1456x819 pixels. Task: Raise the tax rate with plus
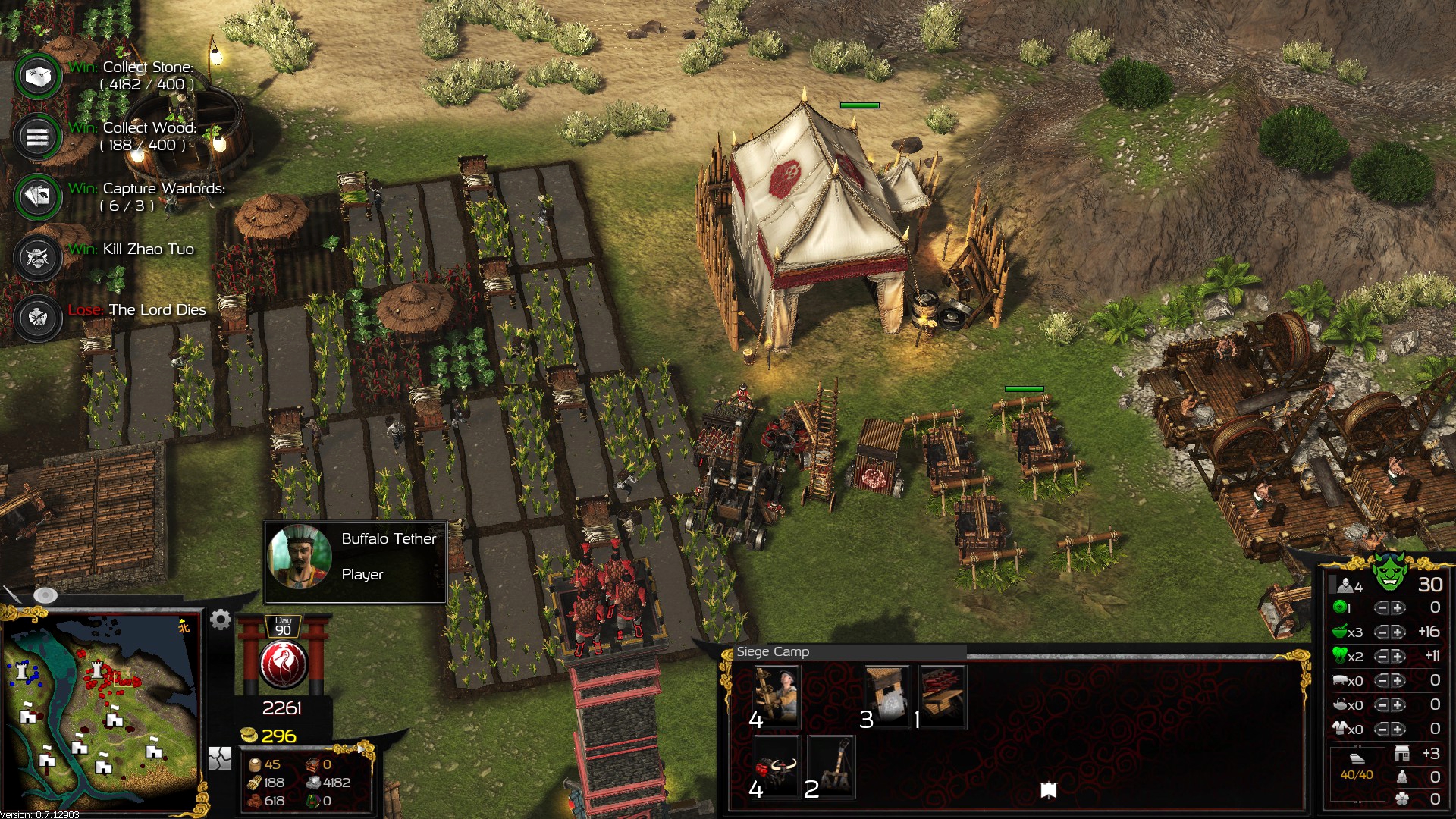(x=1398, y=608)
